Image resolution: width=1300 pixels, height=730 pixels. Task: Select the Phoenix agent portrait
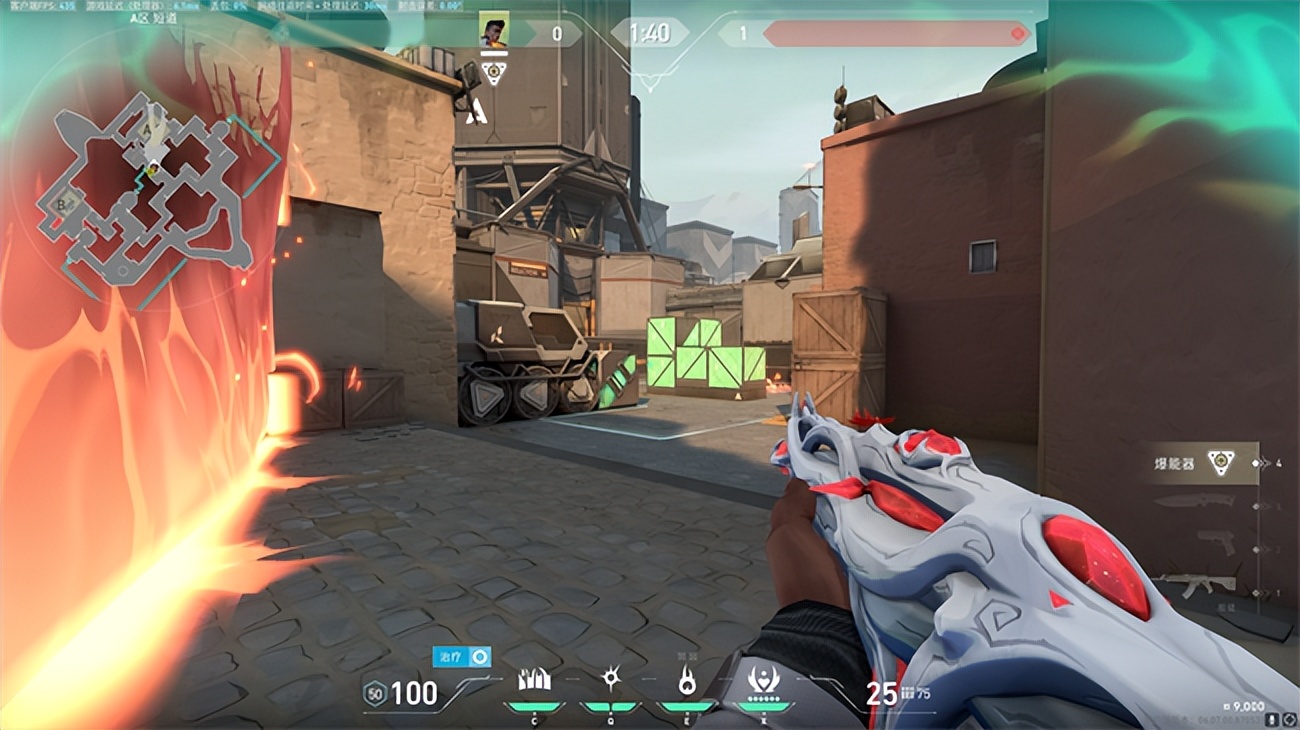(494, 30)
